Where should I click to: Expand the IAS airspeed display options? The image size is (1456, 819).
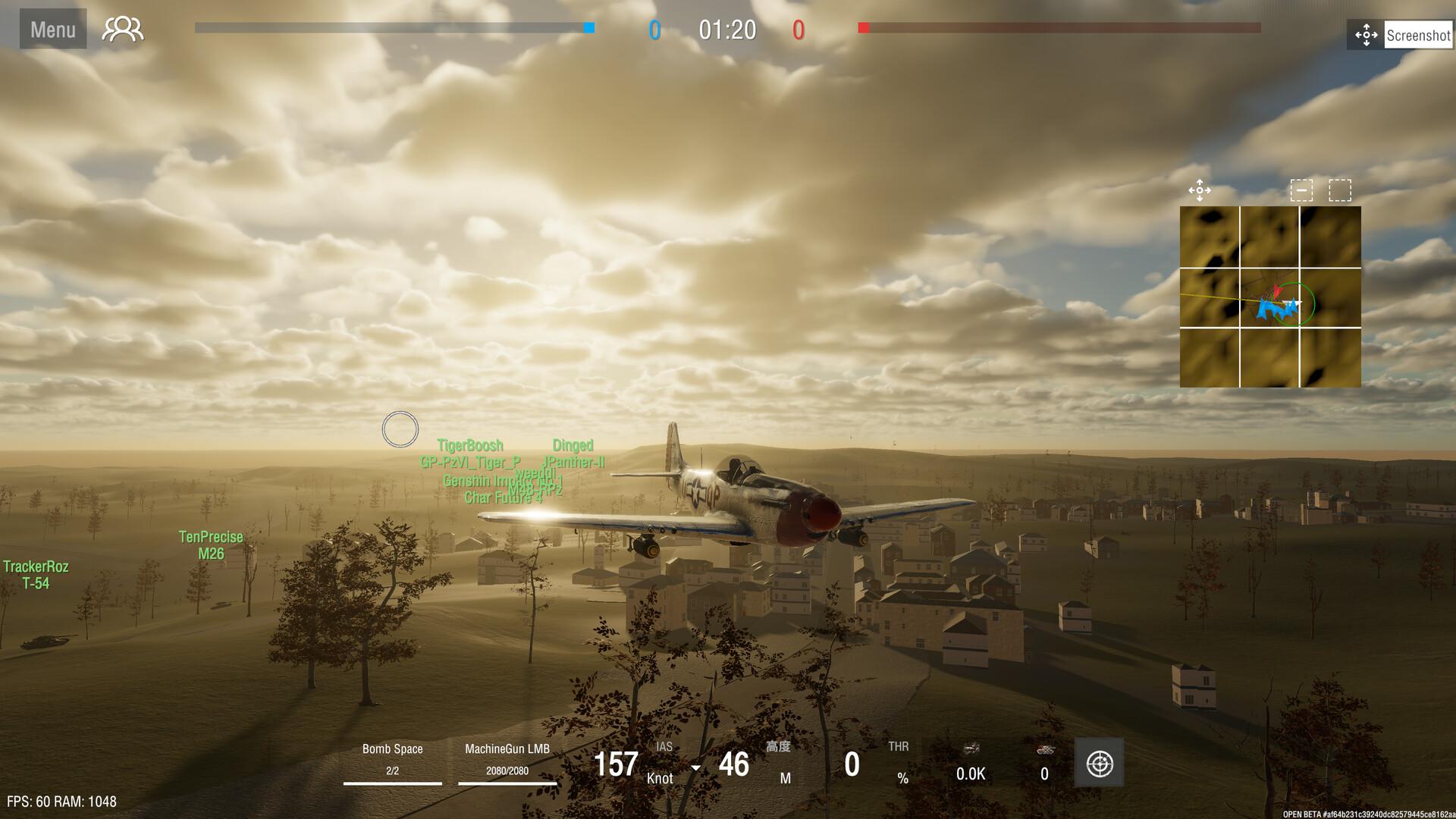[664, 747]
